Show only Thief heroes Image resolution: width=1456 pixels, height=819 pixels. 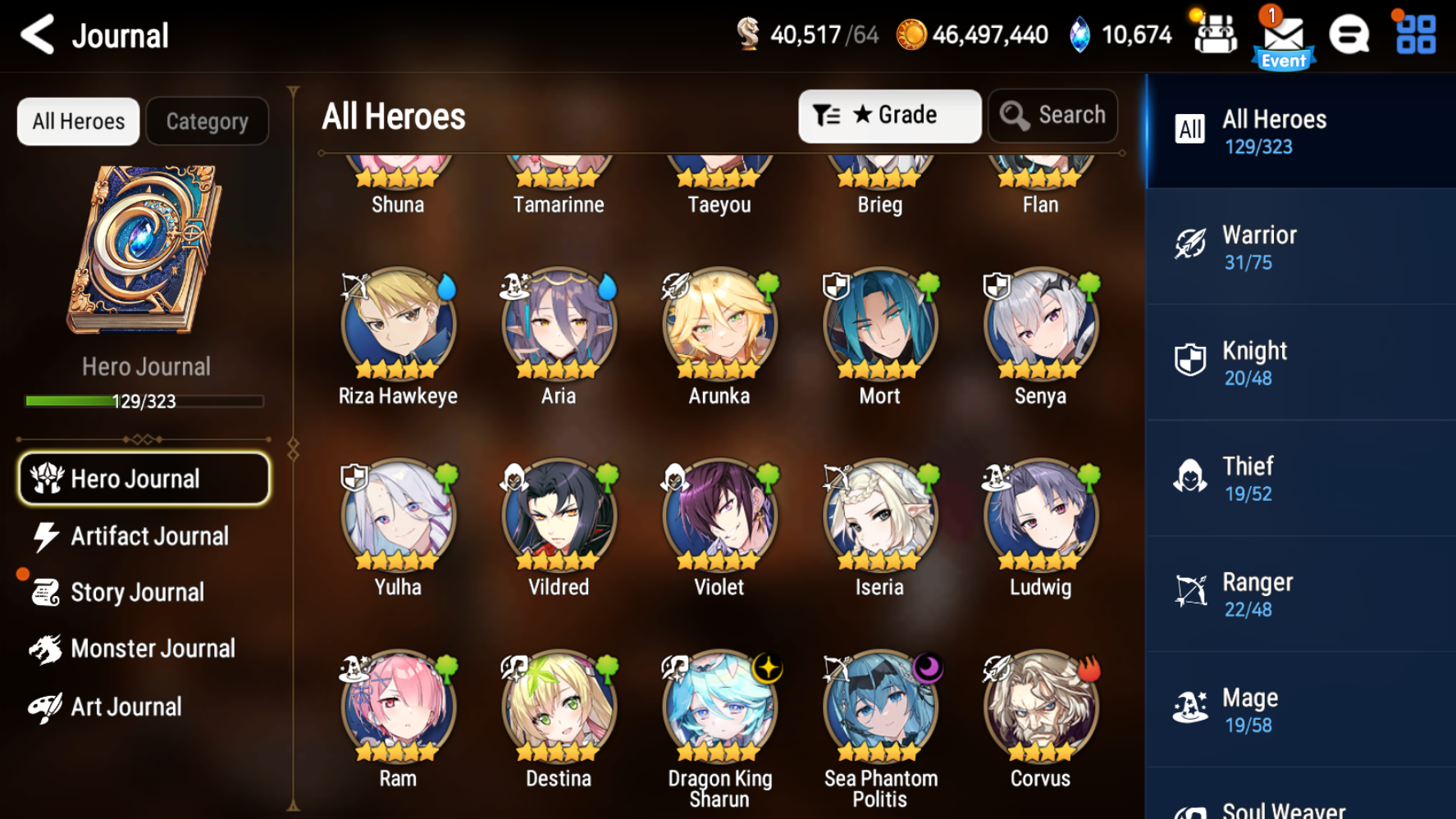click(x=1299, y=479)
